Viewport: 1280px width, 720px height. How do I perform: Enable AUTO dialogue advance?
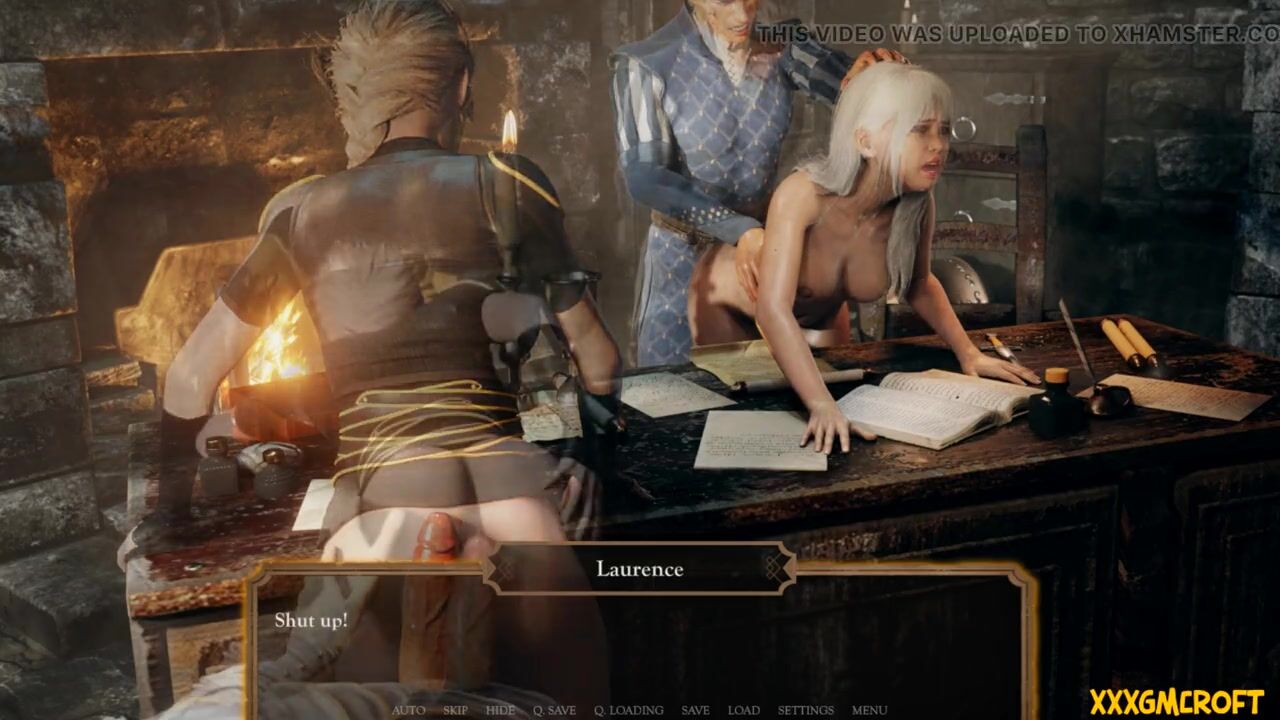click(408, 710)
